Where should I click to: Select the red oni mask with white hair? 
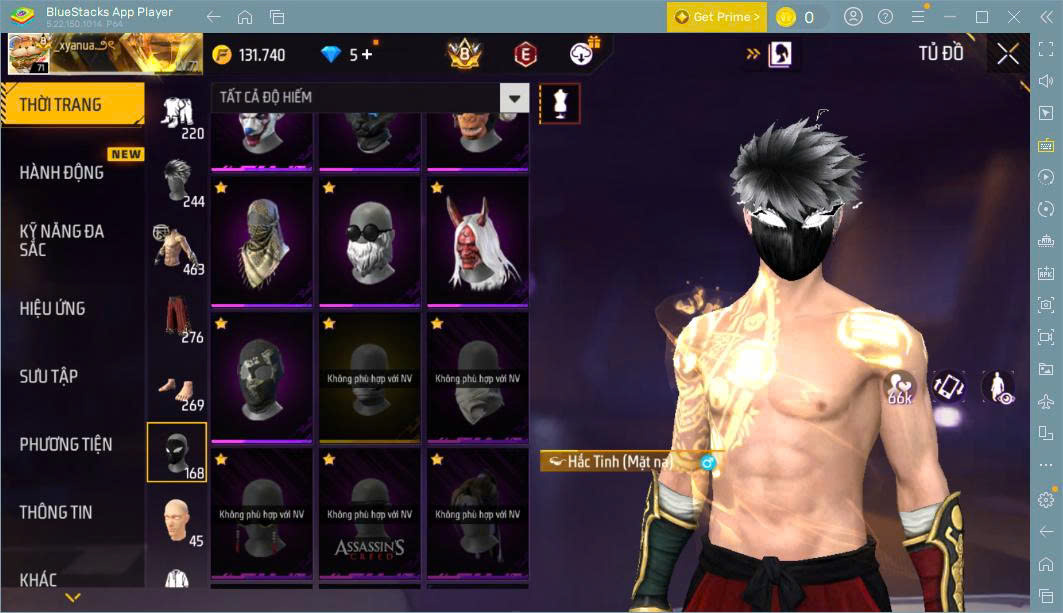tap(477, 240)
